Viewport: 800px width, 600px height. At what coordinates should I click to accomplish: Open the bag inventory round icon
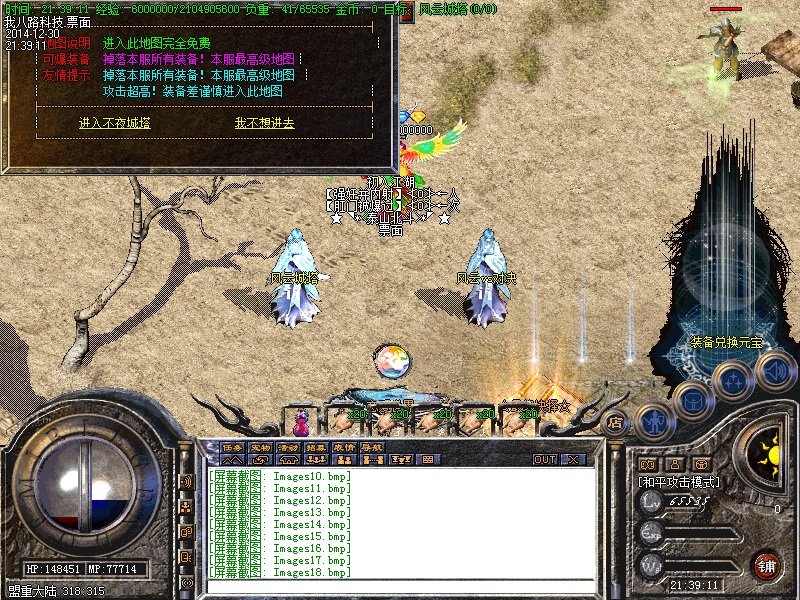click(x=692, y=401)
